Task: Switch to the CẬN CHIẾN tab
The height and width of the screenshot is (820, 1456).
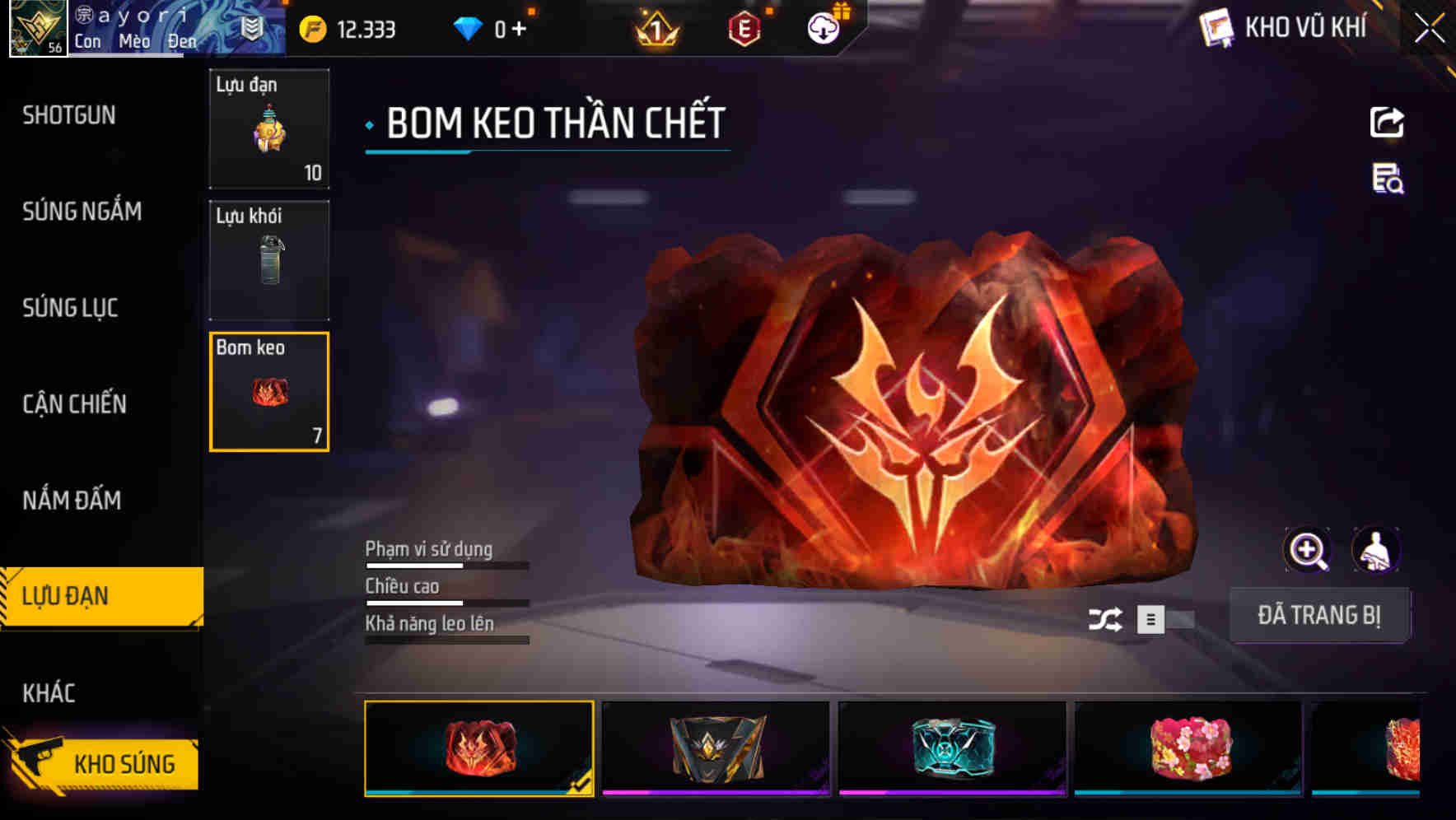Action: coord(76,404)
